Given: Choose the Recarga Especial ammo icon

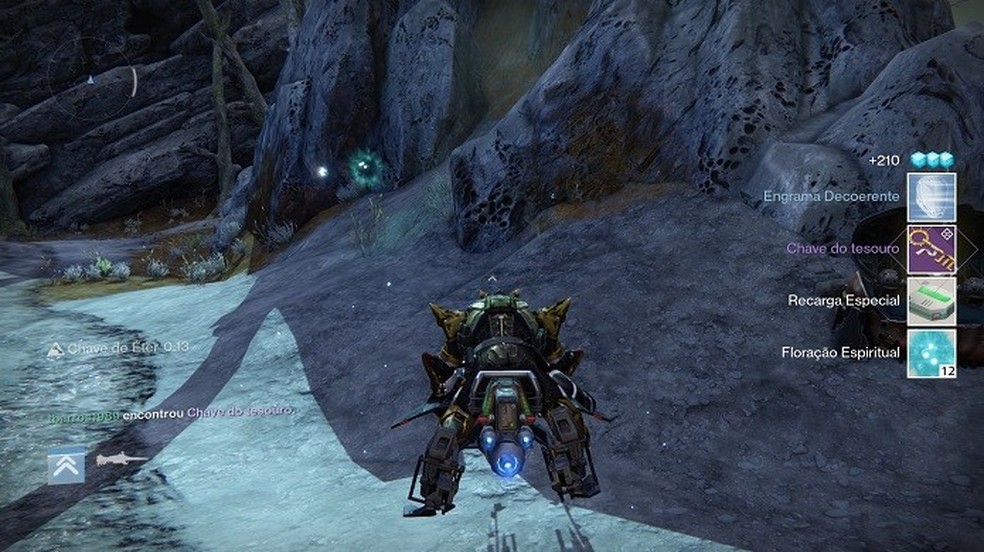Looking at the screenshot, I should pyautogui.click(x=931, y=301).
